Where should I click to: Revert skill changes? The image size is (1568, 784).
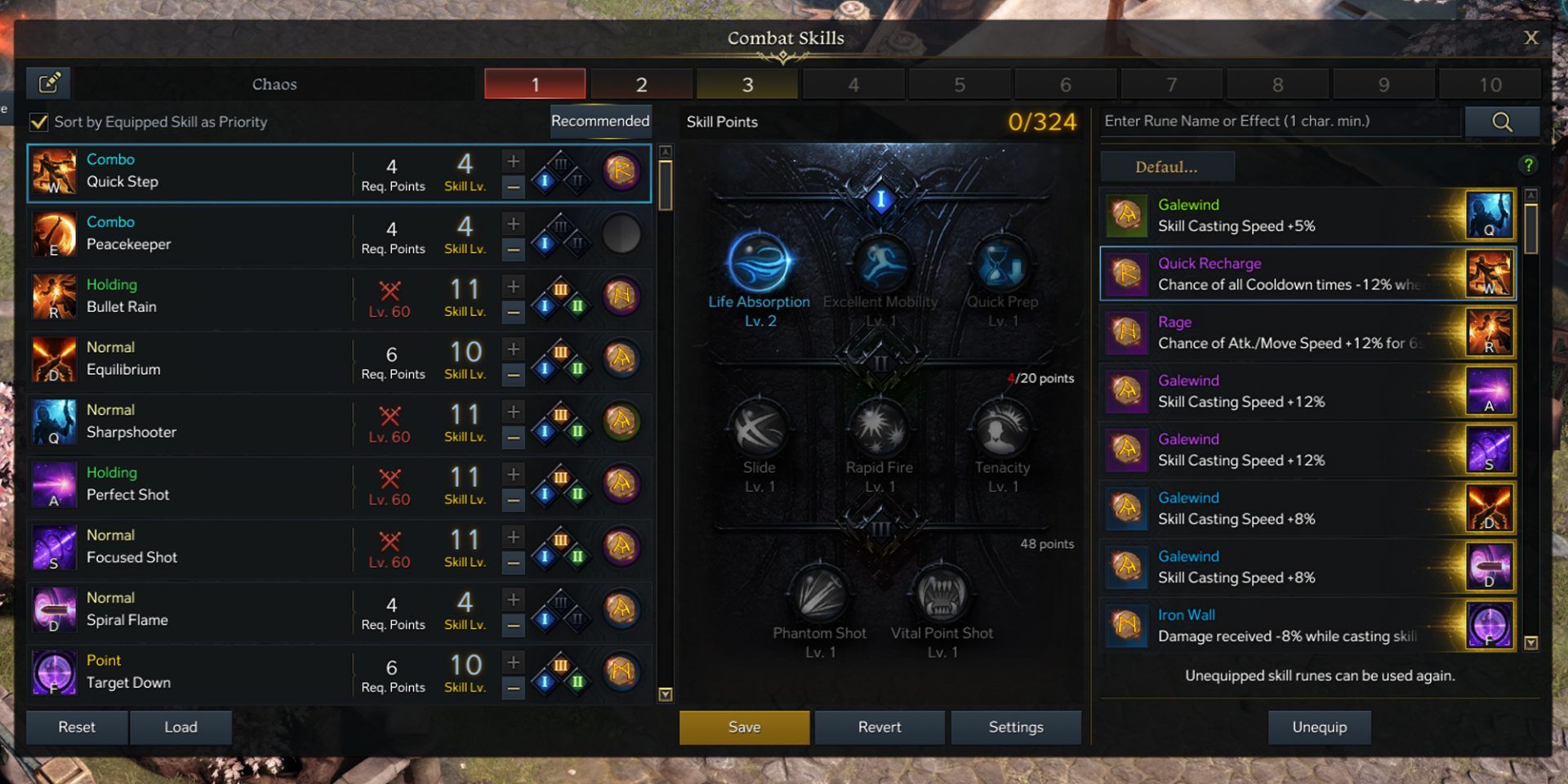[x=880, y=727]
